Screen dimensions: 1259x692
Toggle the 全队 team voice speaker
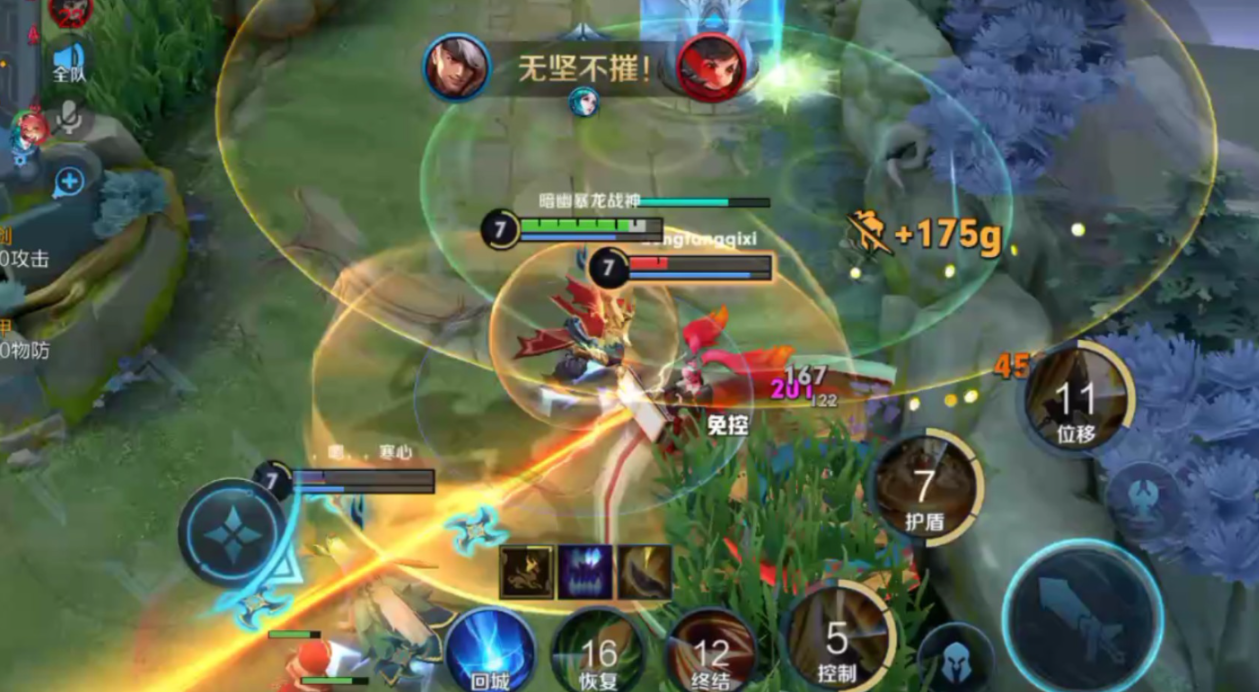69,60
